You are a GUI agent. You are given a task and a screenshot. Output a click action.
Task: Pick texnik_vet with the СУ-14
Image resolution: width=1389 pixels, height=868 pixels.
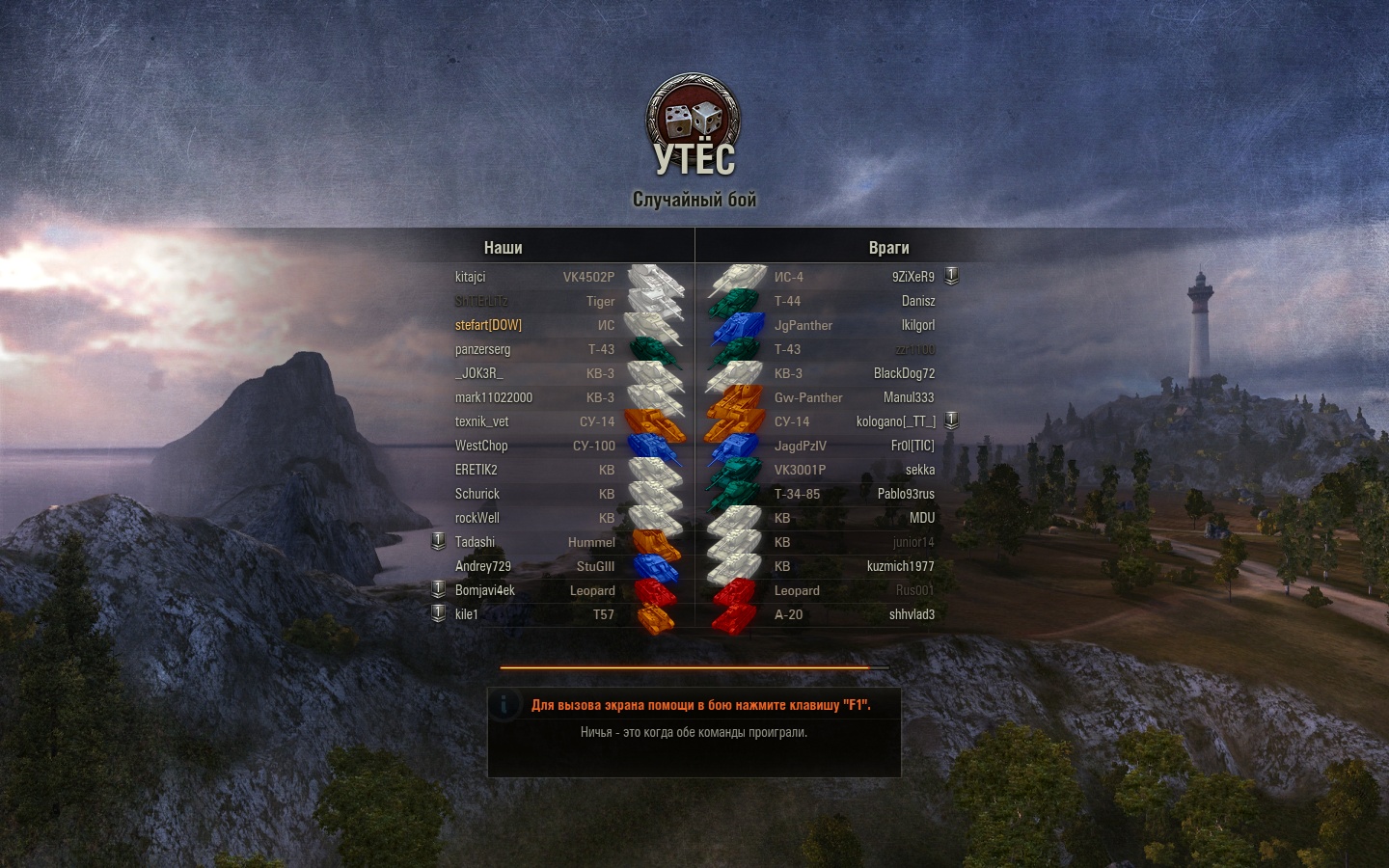click(x=481, y=421)
